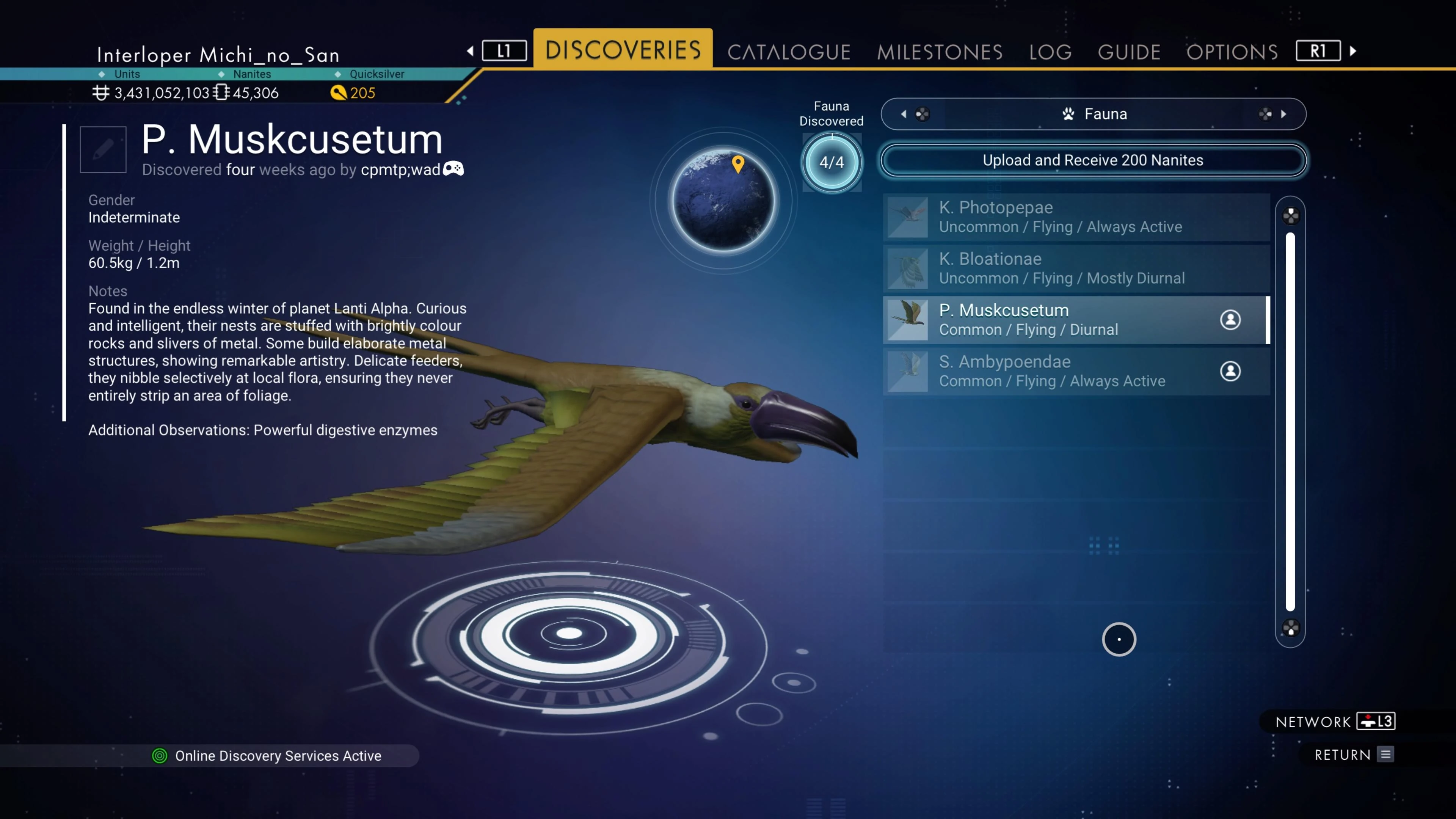Open the Milestones tab

(x=940, y=52)
